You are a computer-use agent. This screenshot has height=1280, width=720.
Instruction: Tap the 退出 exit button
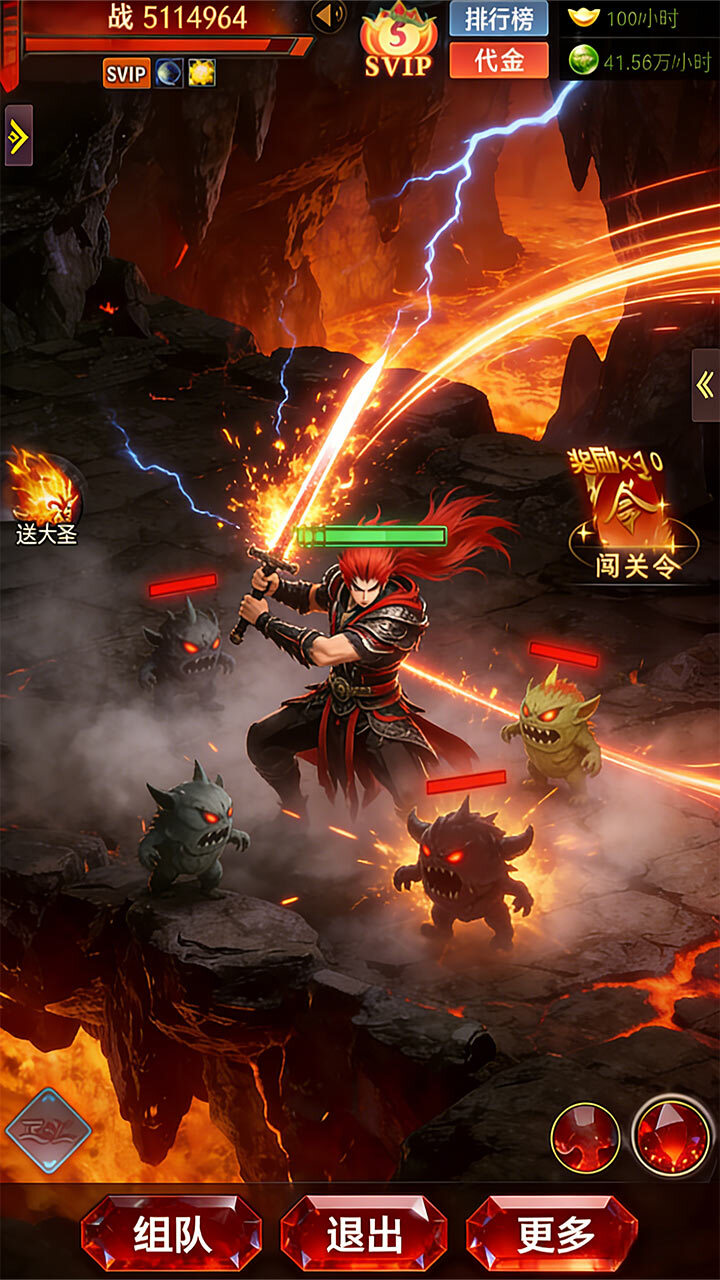[x=363, y=1234]
